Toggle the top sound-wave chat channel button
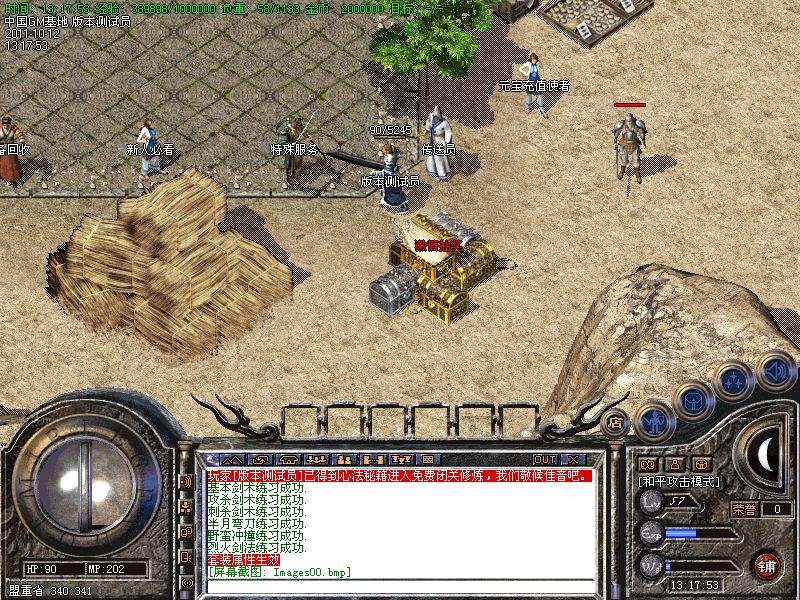 (186, 481)
